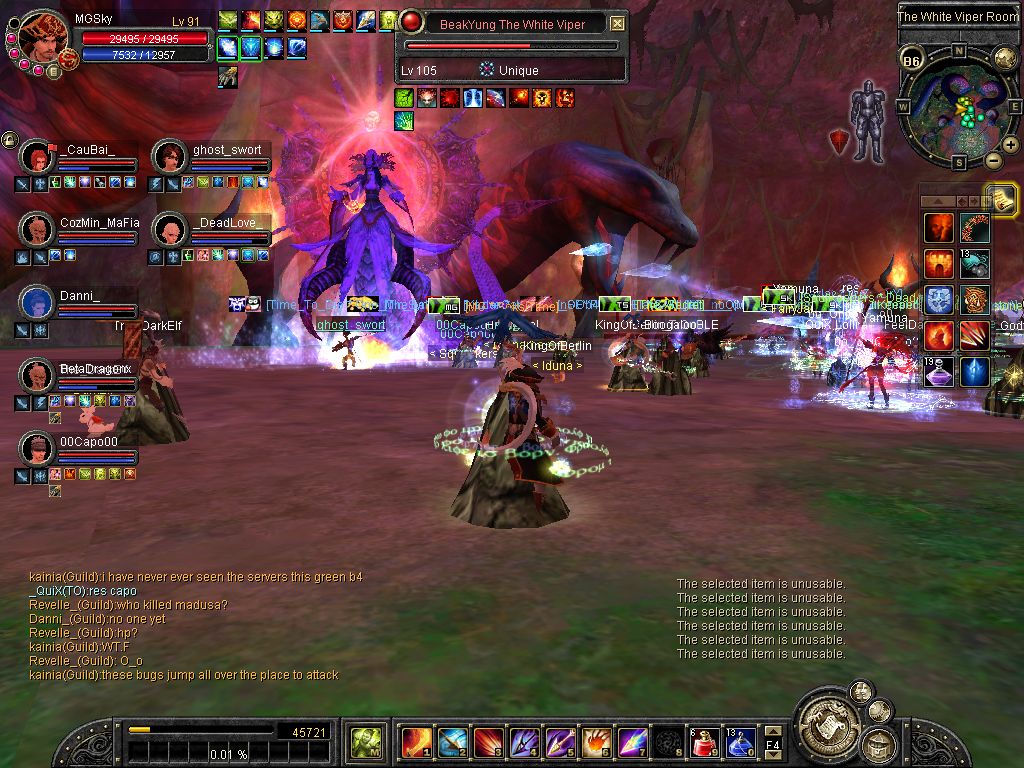The image size is (1024, 768).
Task: Activate the ice arrow skill in slot 2
Action: pyautogui.click(x=452, y=743)
